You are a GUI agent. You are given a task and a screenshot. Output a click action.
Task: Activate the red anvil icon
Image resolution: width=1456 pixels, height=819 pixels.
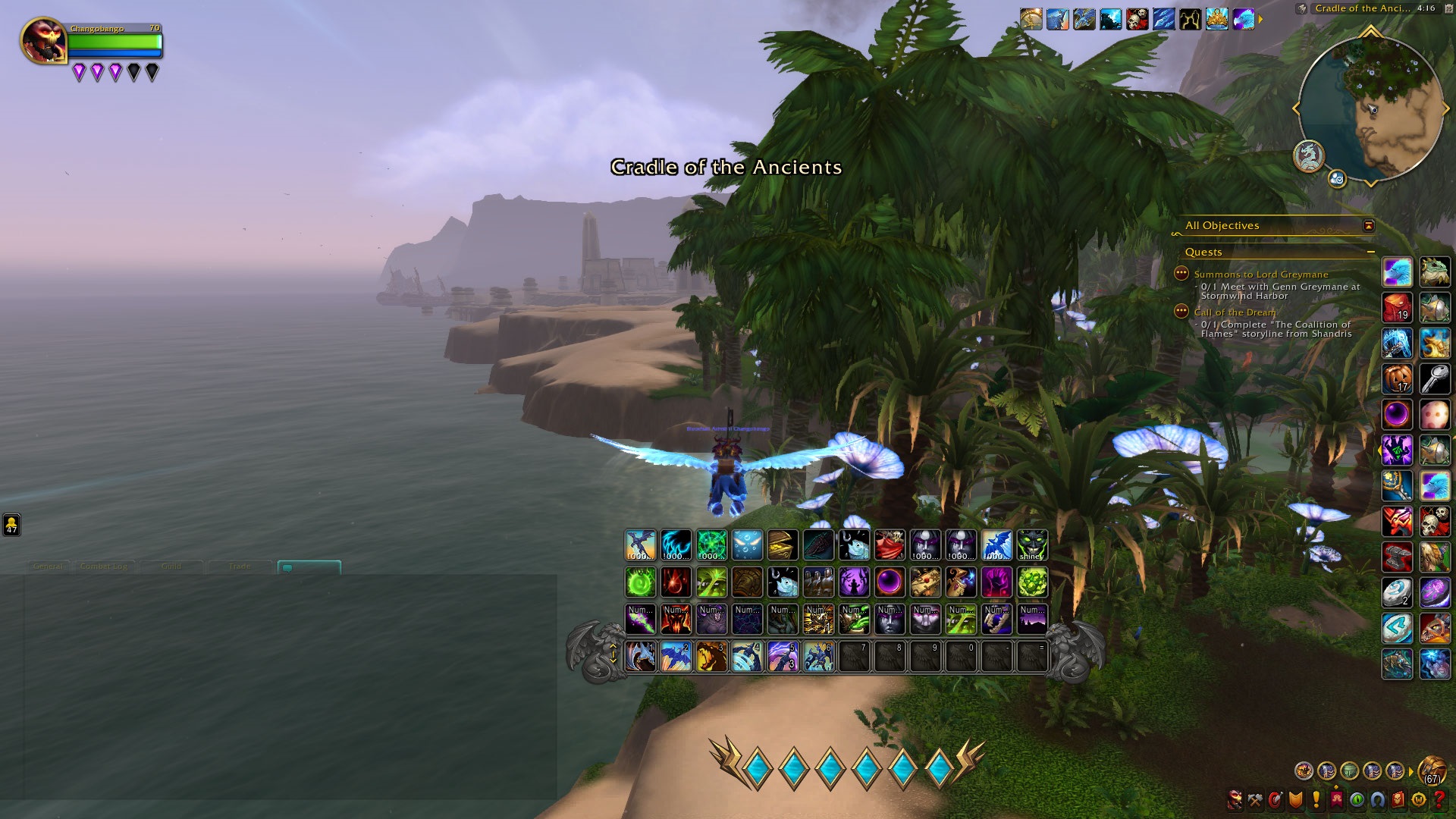pos(1397,557)
